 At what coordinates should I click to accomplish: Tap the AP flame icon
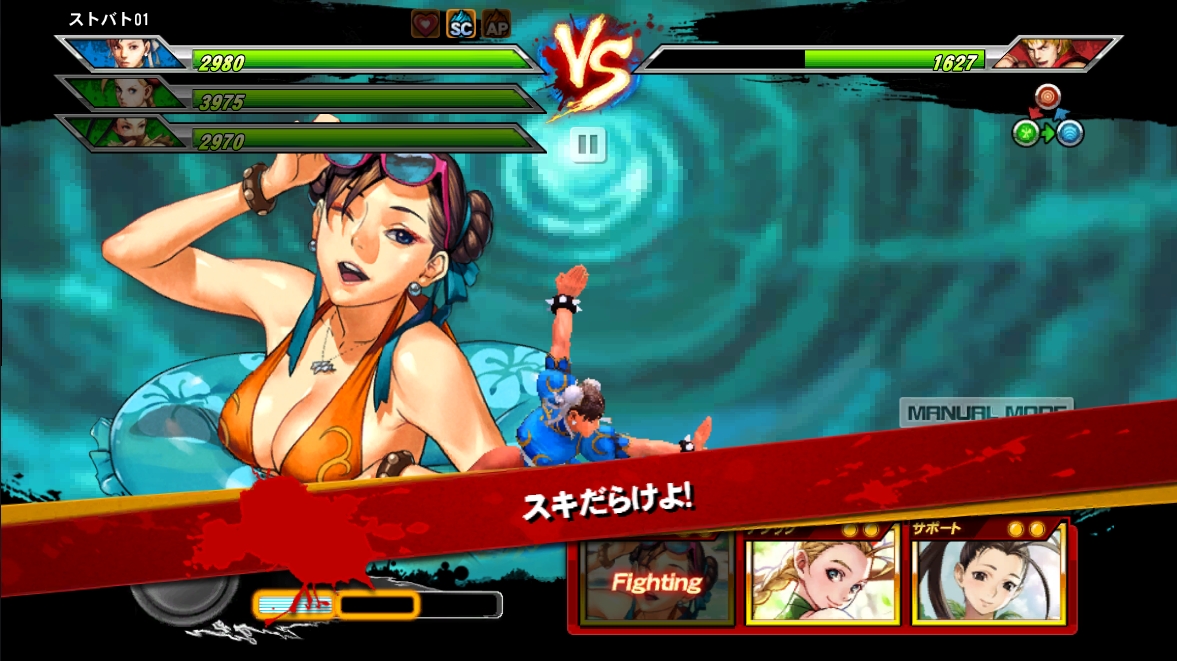(x=496, y=25)
